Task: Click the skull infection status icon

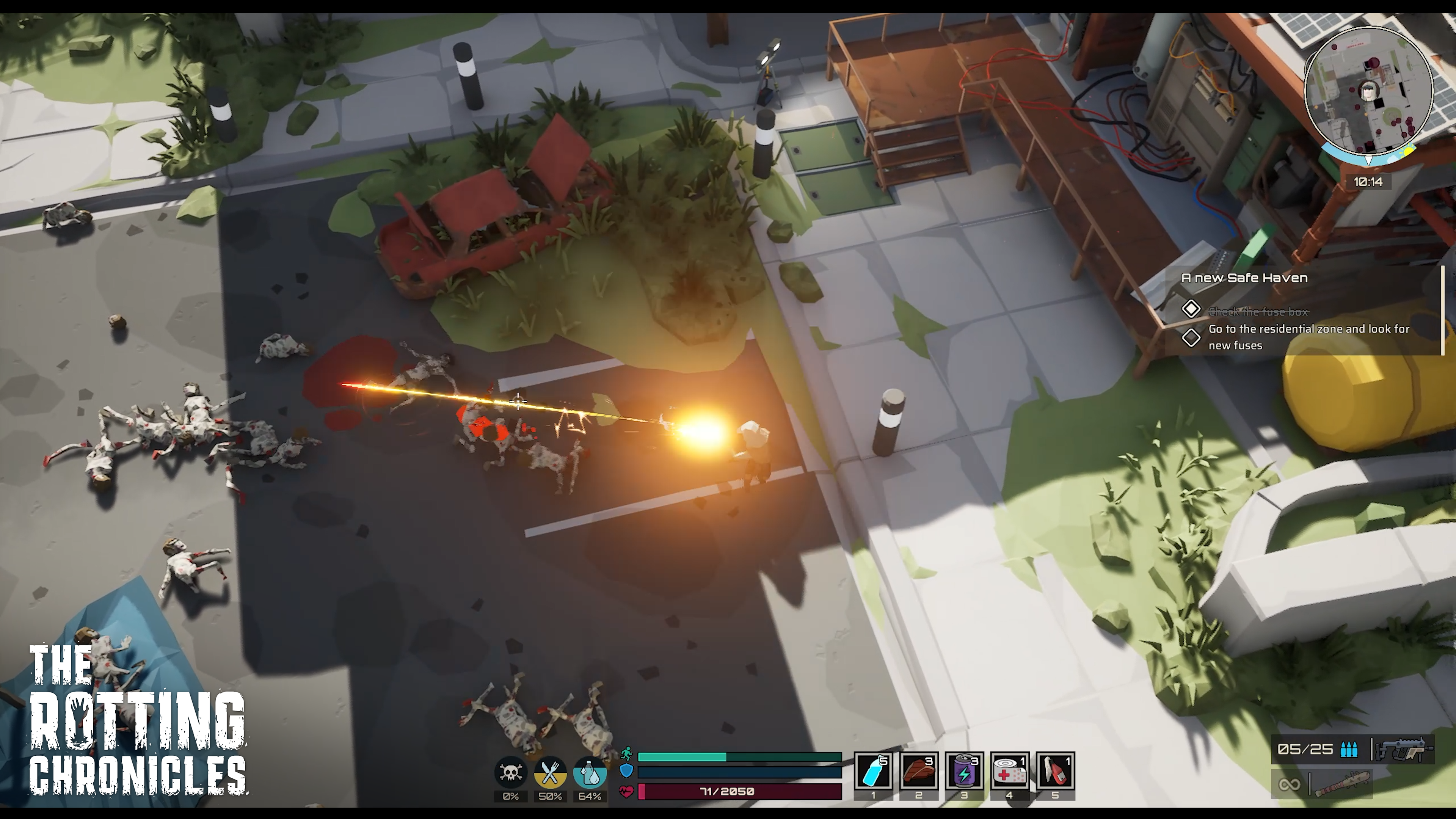Action: tap(510, 773)
